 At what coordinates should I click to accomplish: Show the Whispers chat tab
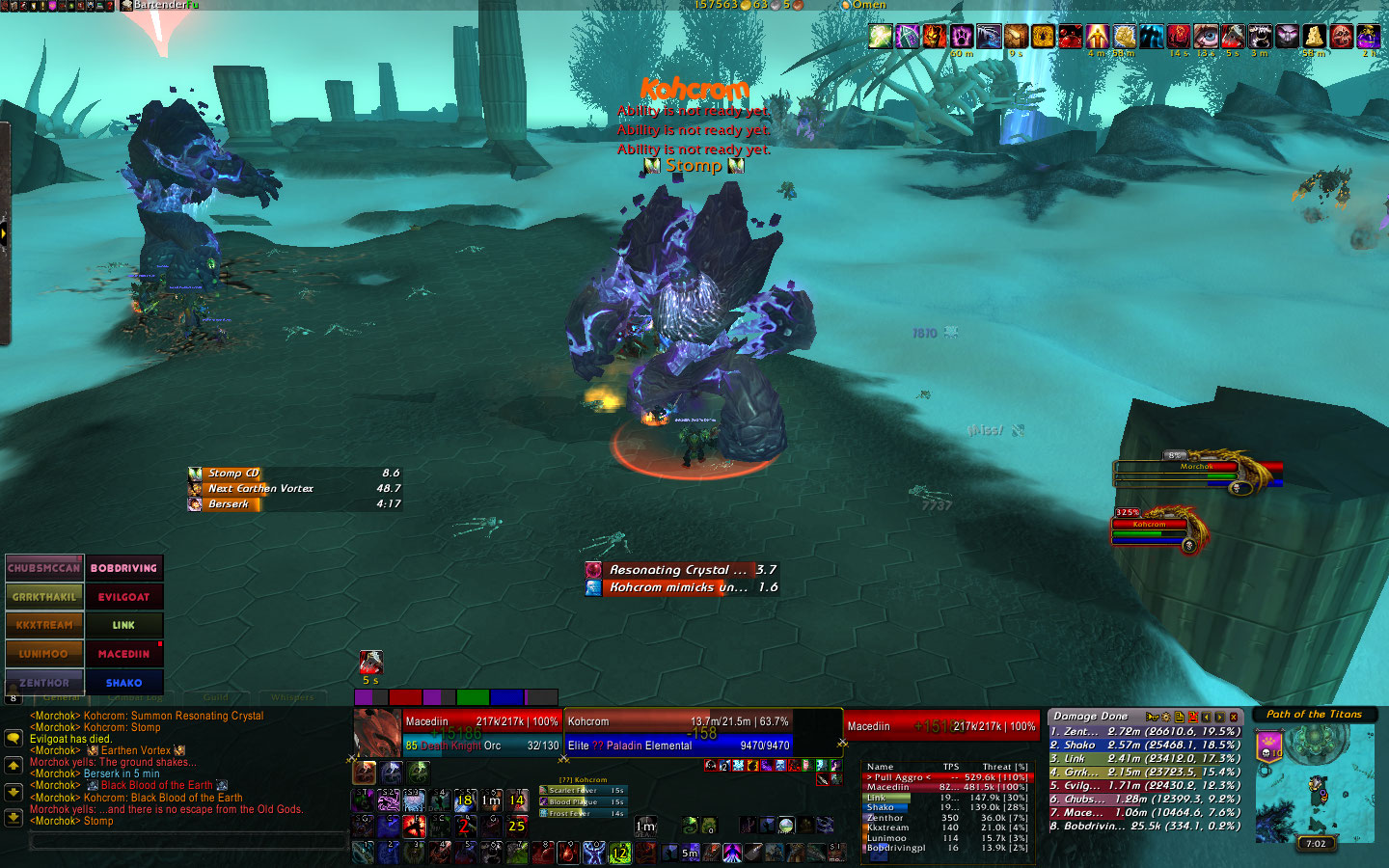(292, 697)
